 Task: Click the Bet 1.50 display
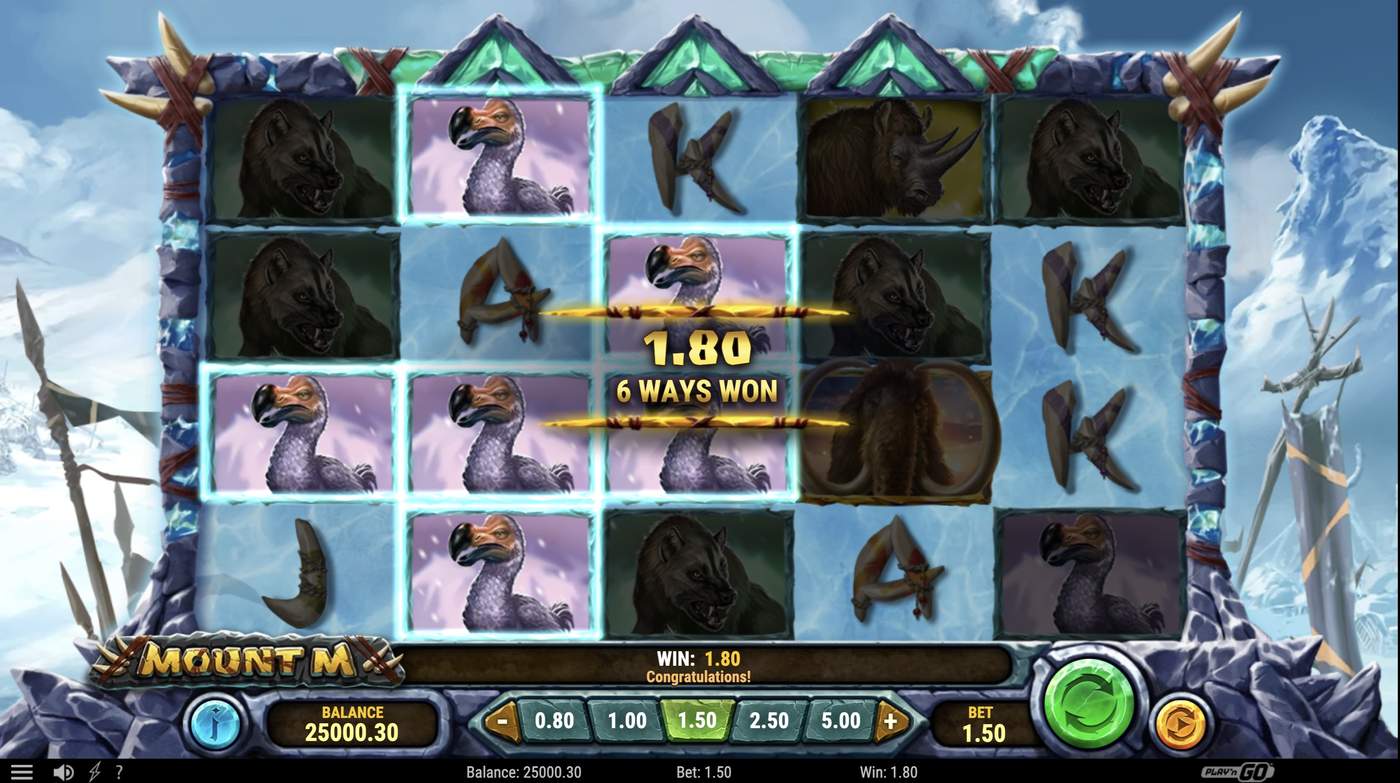point(982,722)
